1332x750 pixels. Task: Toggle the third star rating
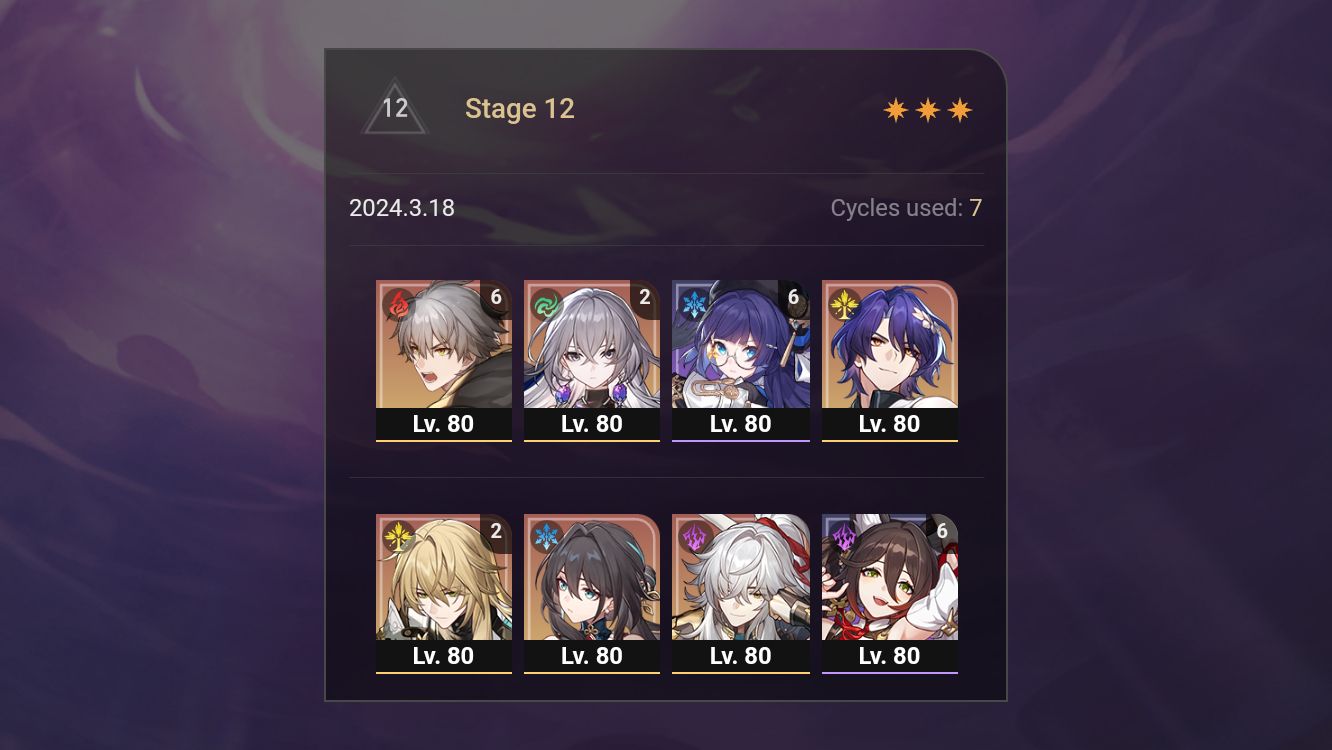pos(960,110)
